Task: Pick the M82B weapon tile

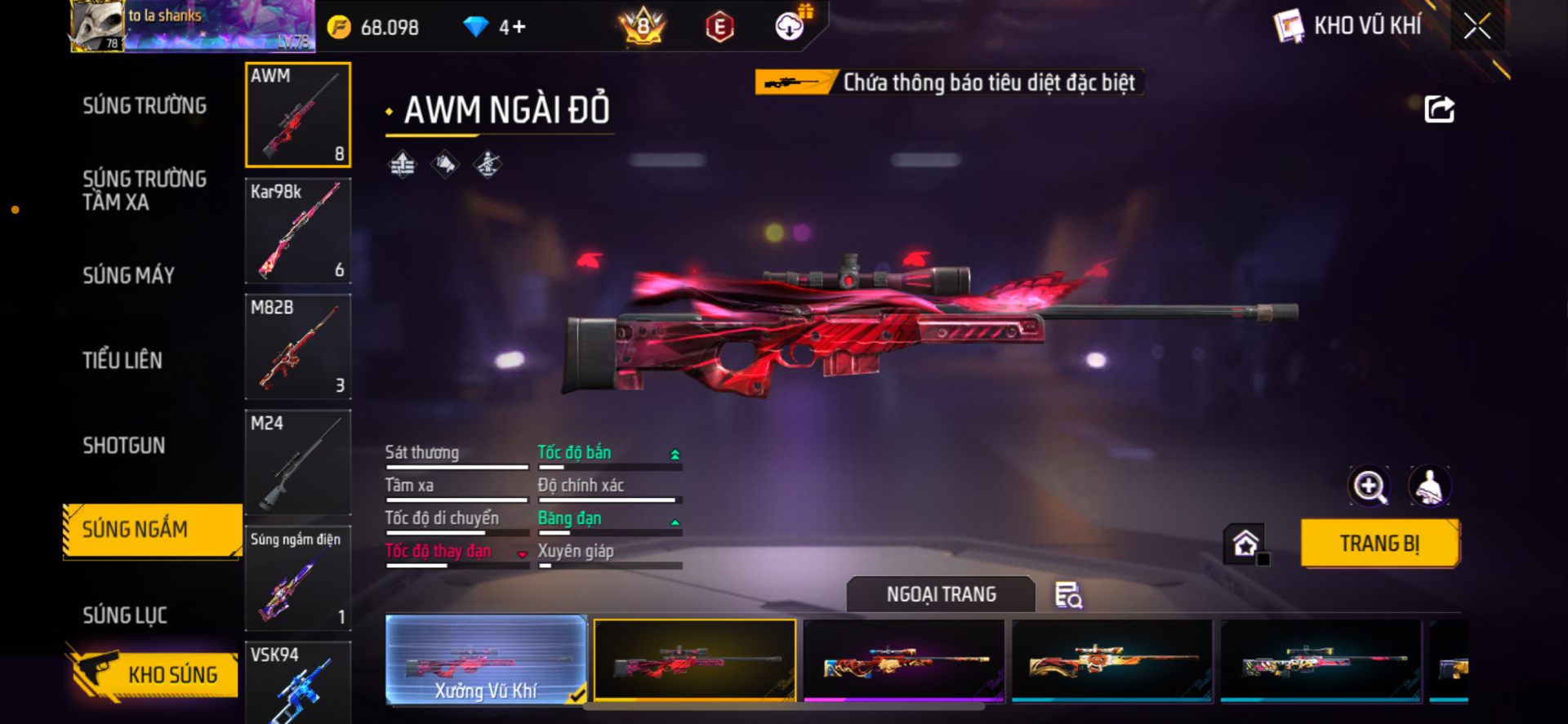Action: tap(298, 347)
